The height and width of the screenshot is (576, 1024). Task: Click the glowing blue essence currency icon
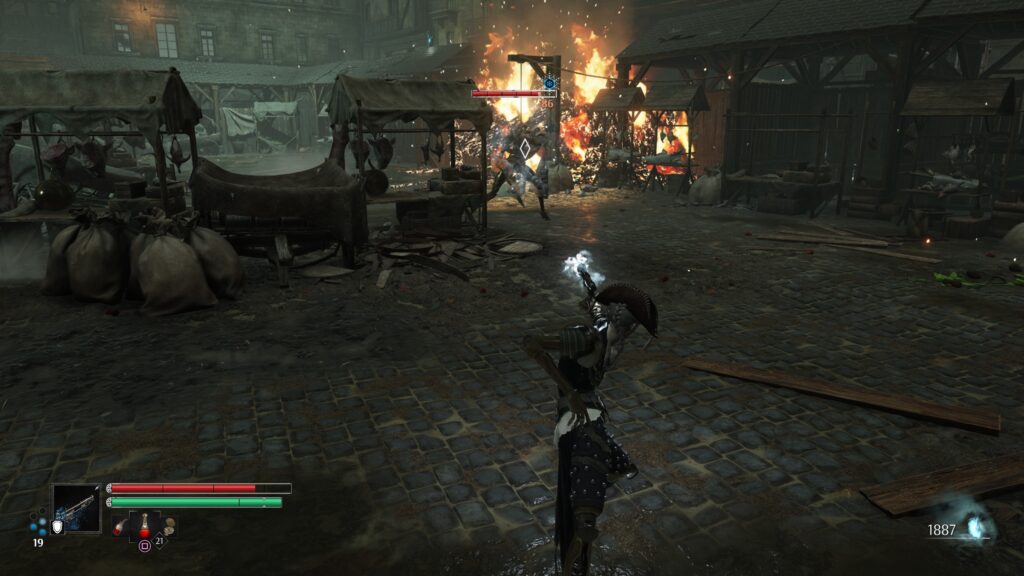tap(975, 525)
